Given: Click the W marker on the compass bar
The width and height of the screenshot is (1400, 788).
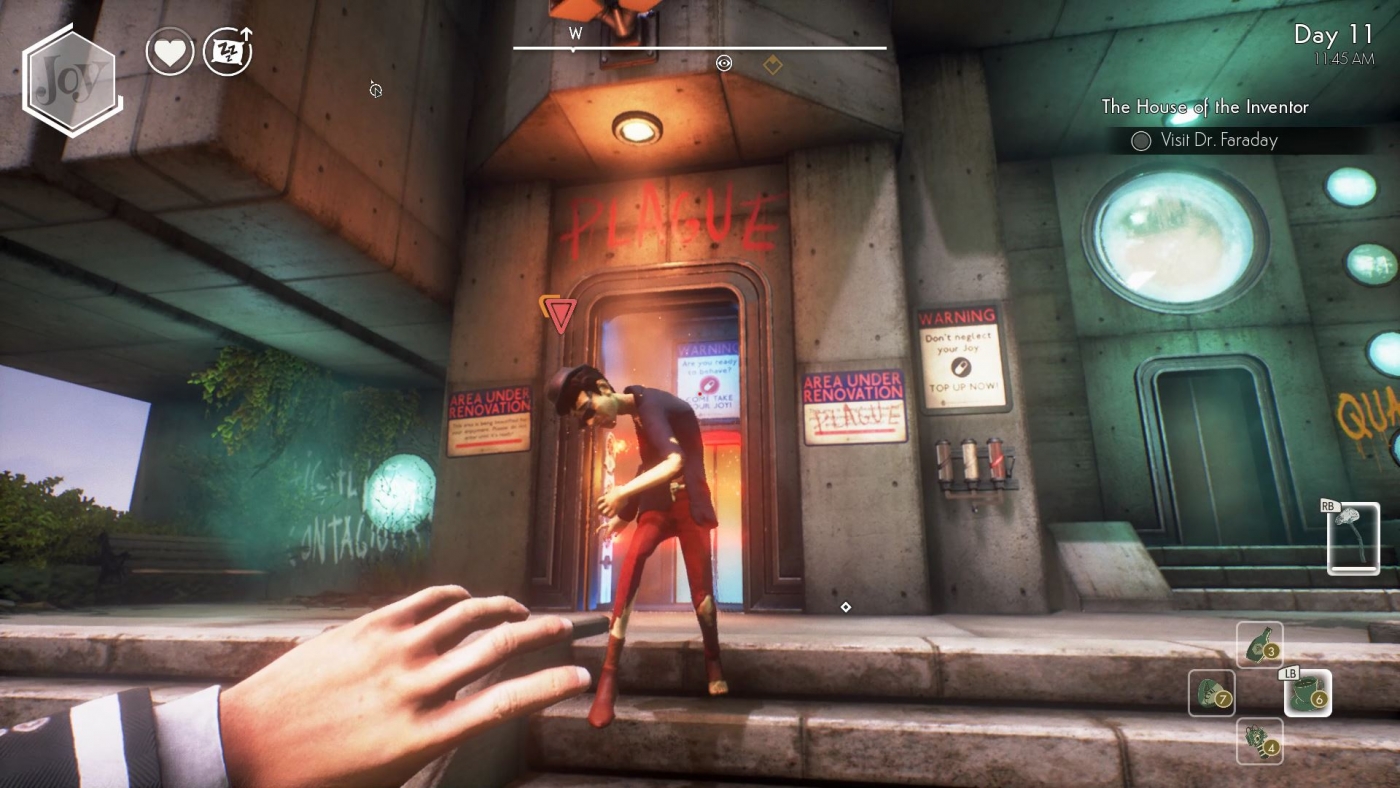Looking at the screenshot, I should coord(575,33).
